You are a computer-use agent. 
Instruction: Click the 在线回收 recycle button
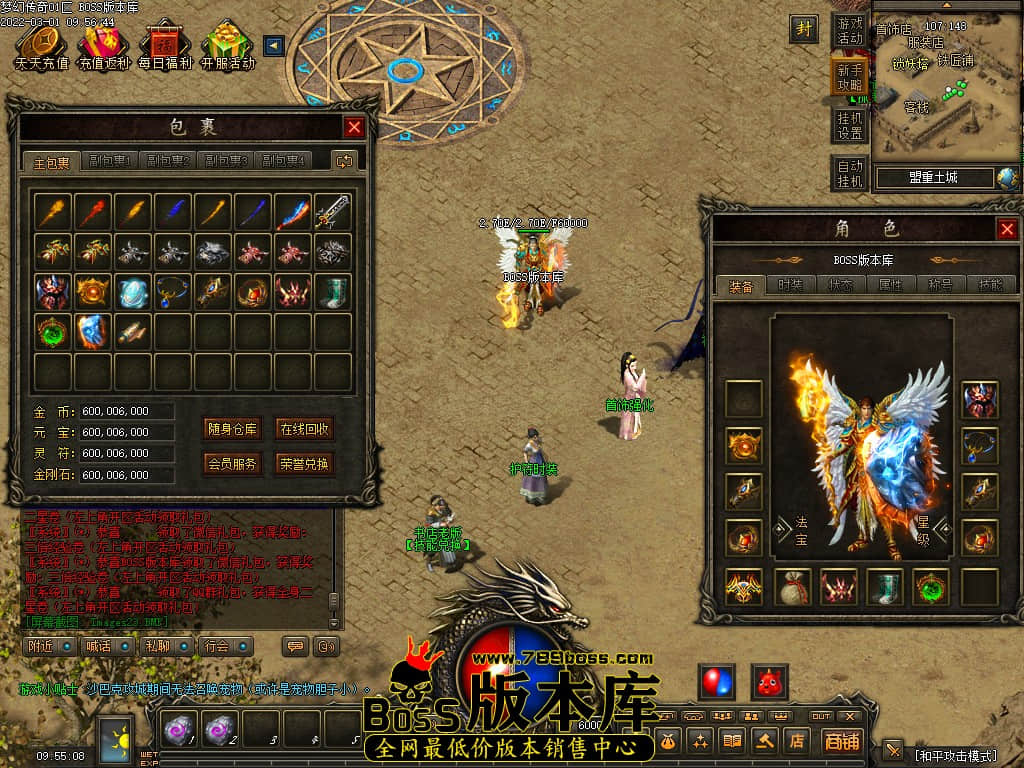coord(304,429)
